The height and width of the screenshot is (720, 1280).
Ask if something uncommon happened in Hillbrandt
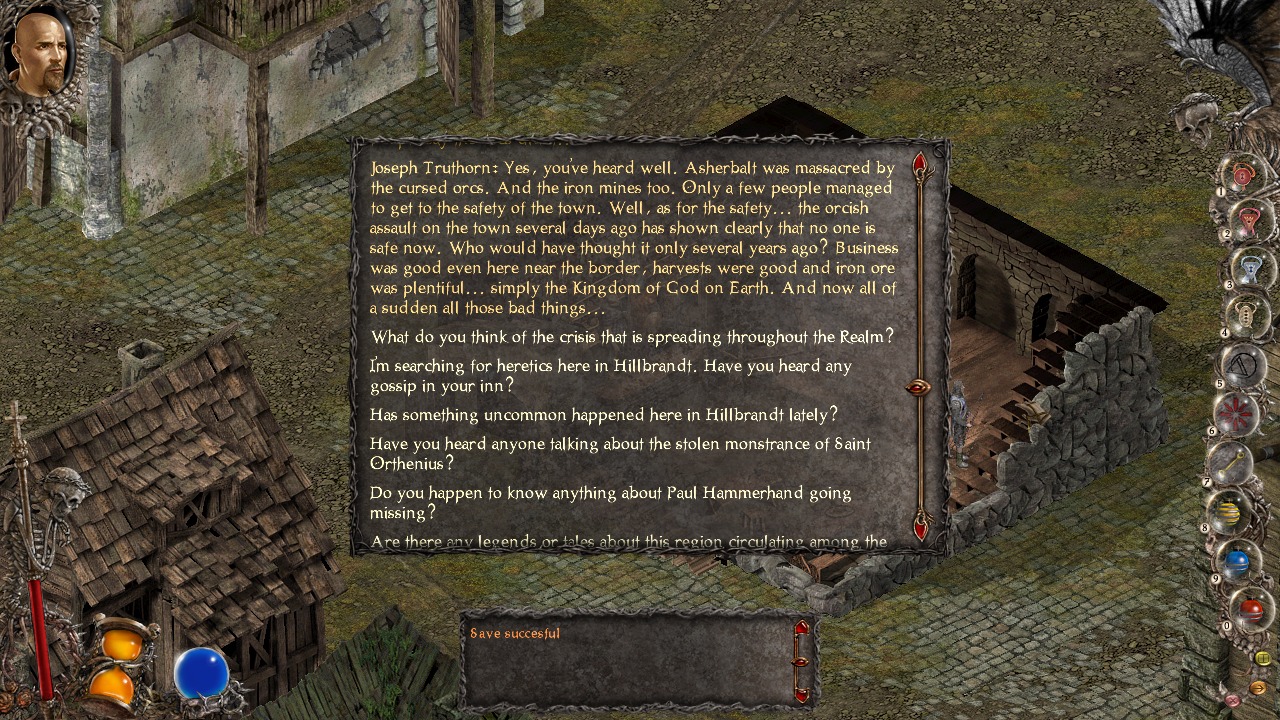coord(604,414)
